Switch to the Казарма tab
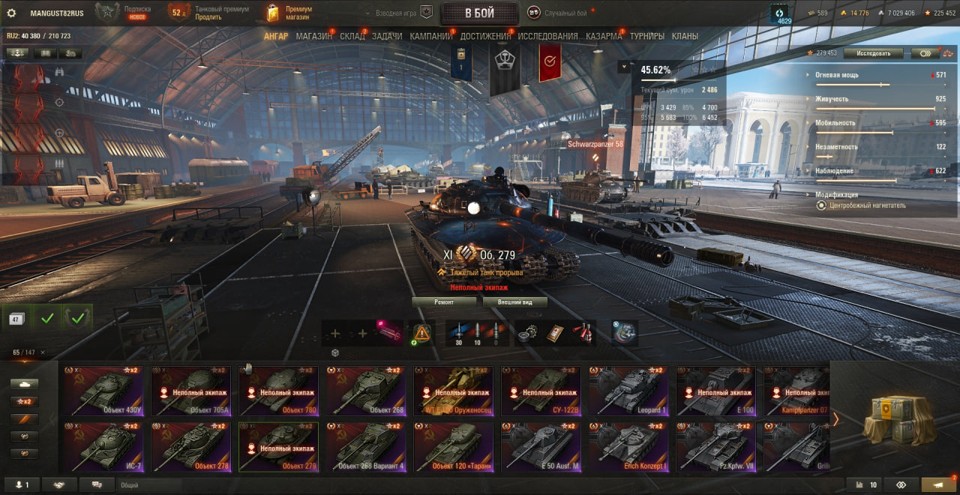 point(604,36)
